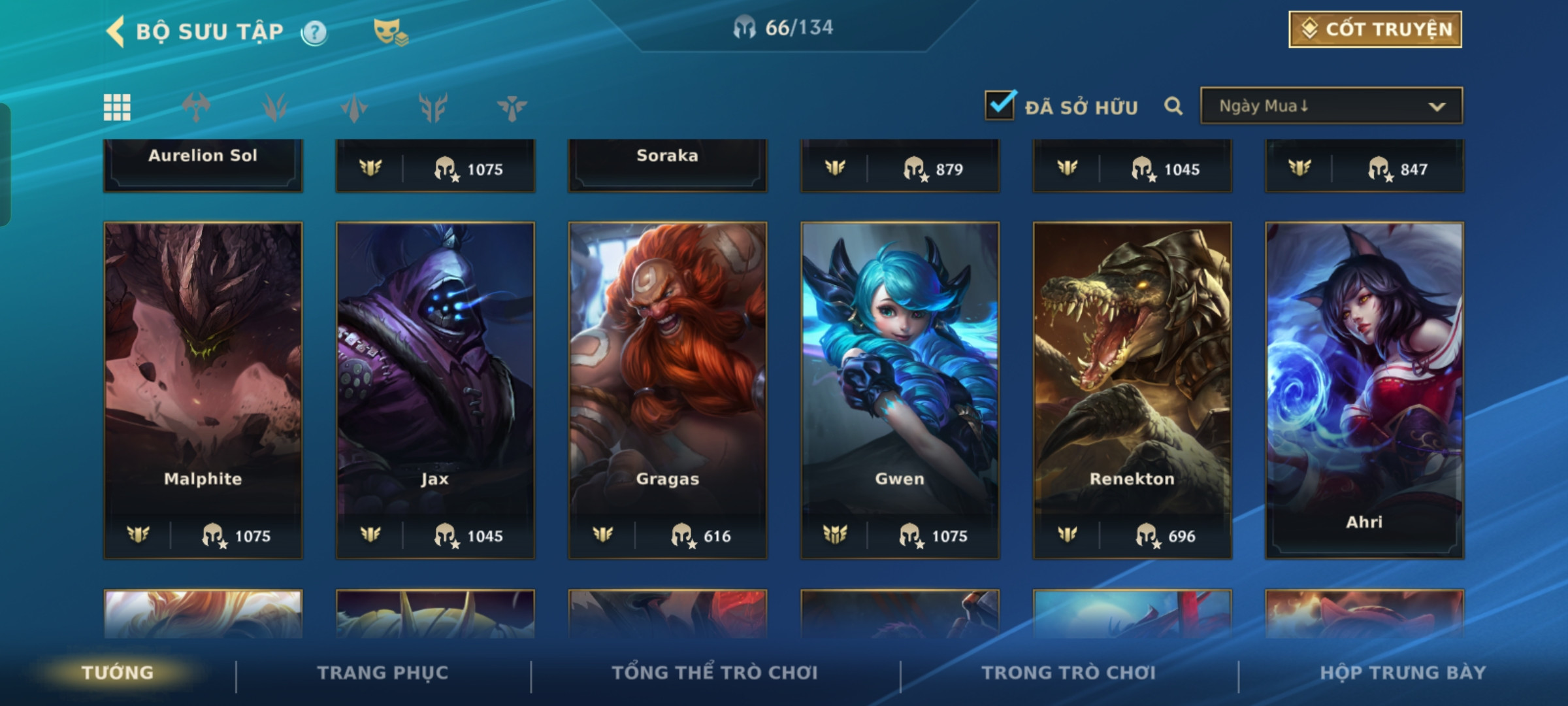Toggle the Đã Sở Hữu checkbox
Viewport: 1568px width, 706px height.
1000,105
